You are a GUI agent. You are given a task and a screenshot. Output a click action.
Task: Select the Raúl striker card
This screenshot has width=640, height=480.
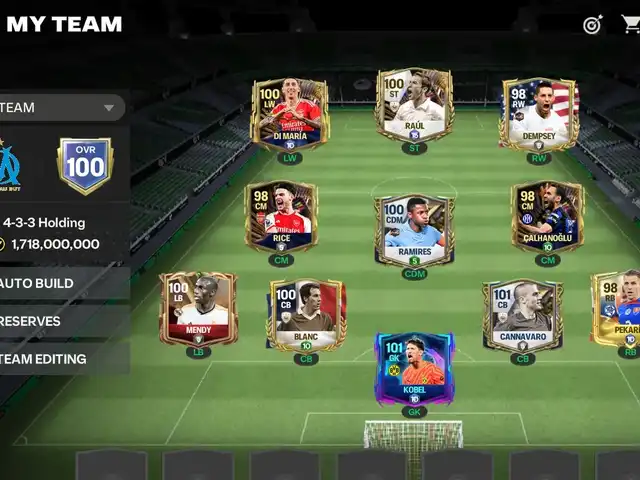click(x=414, y=105)
